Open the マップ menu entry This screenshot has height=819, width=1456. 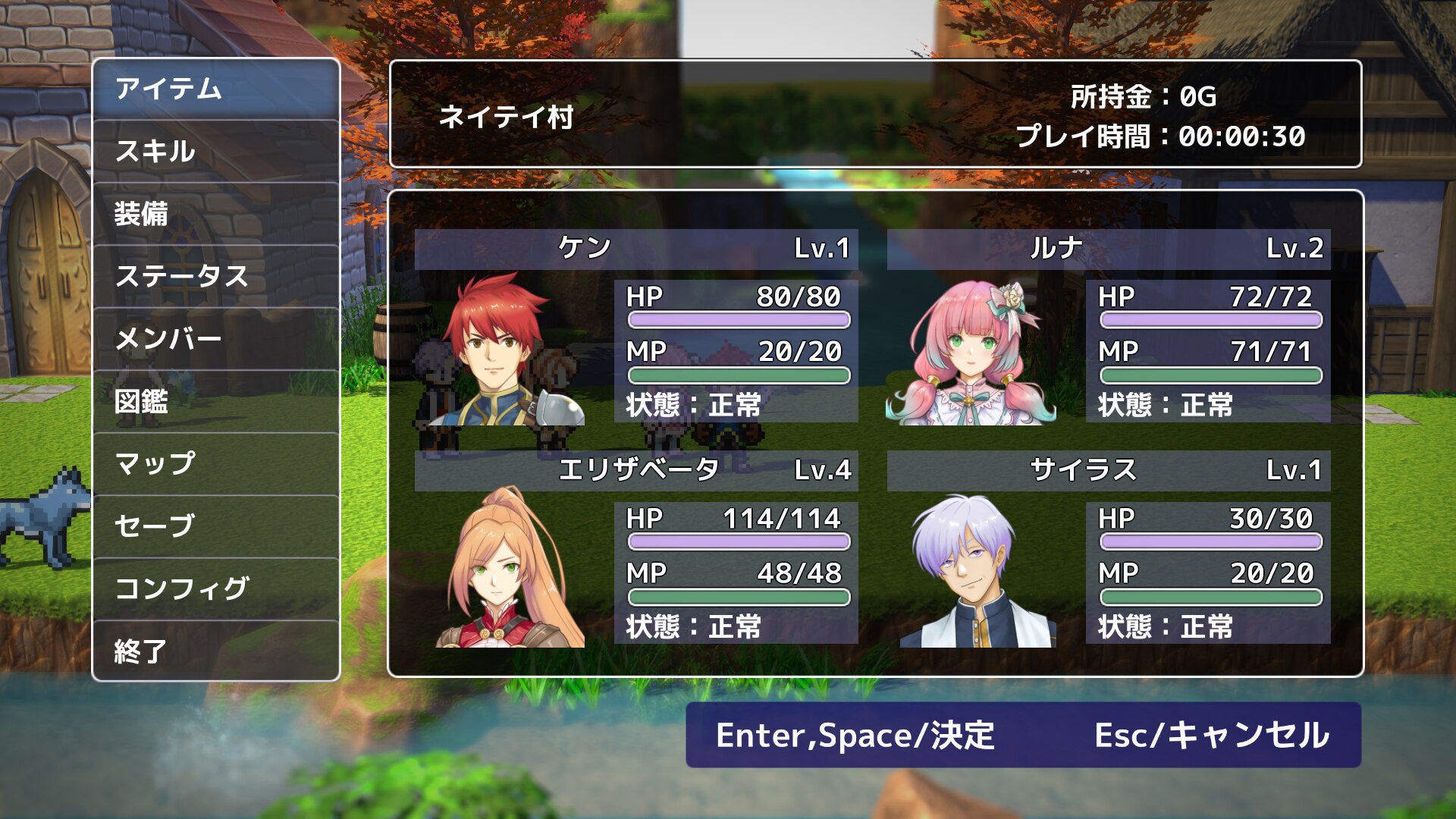pyautogui.click(x=216, y=463)
